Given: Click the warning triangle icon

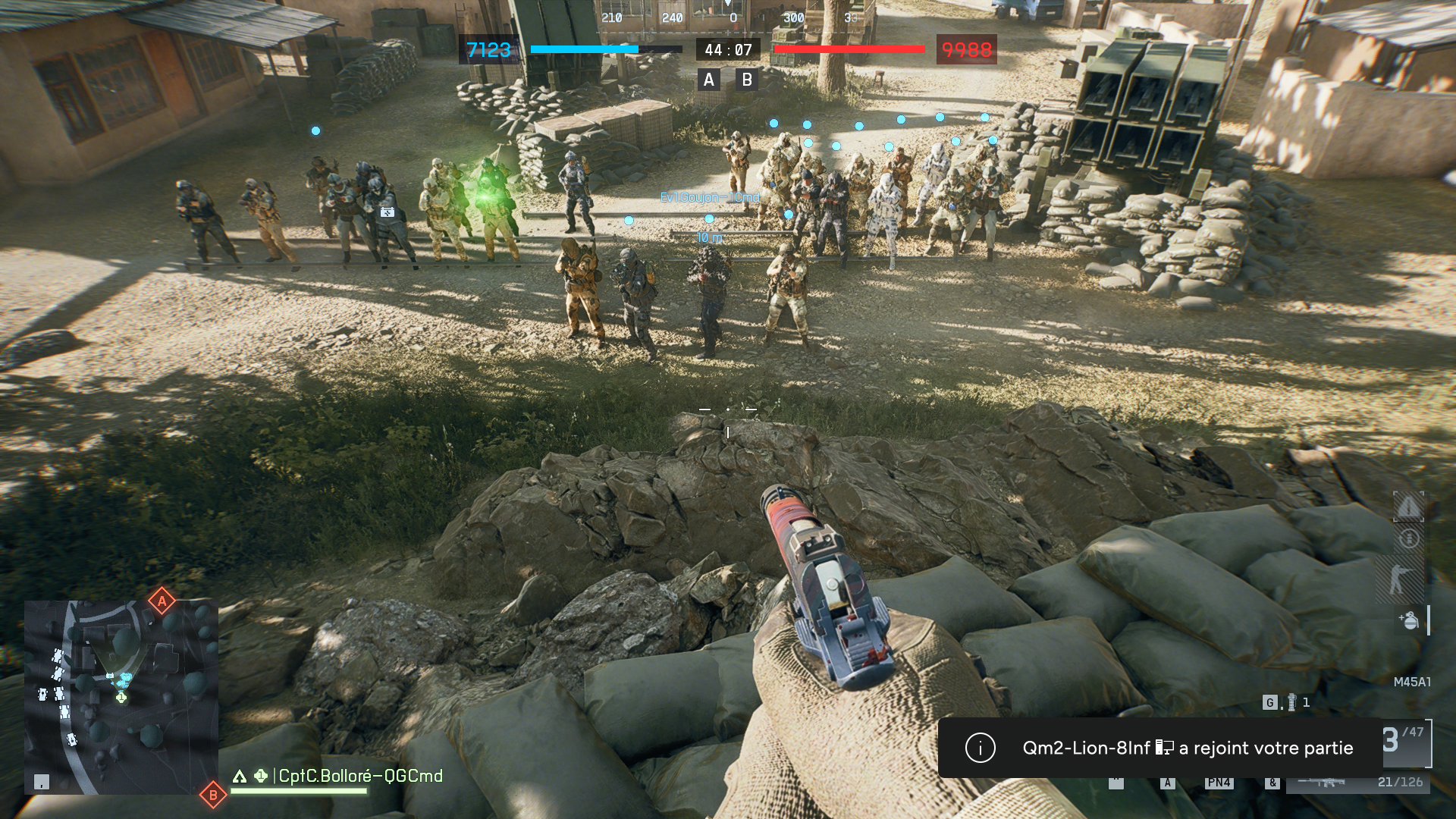Looking at the screenshot, I should [x=1408, y=507].
